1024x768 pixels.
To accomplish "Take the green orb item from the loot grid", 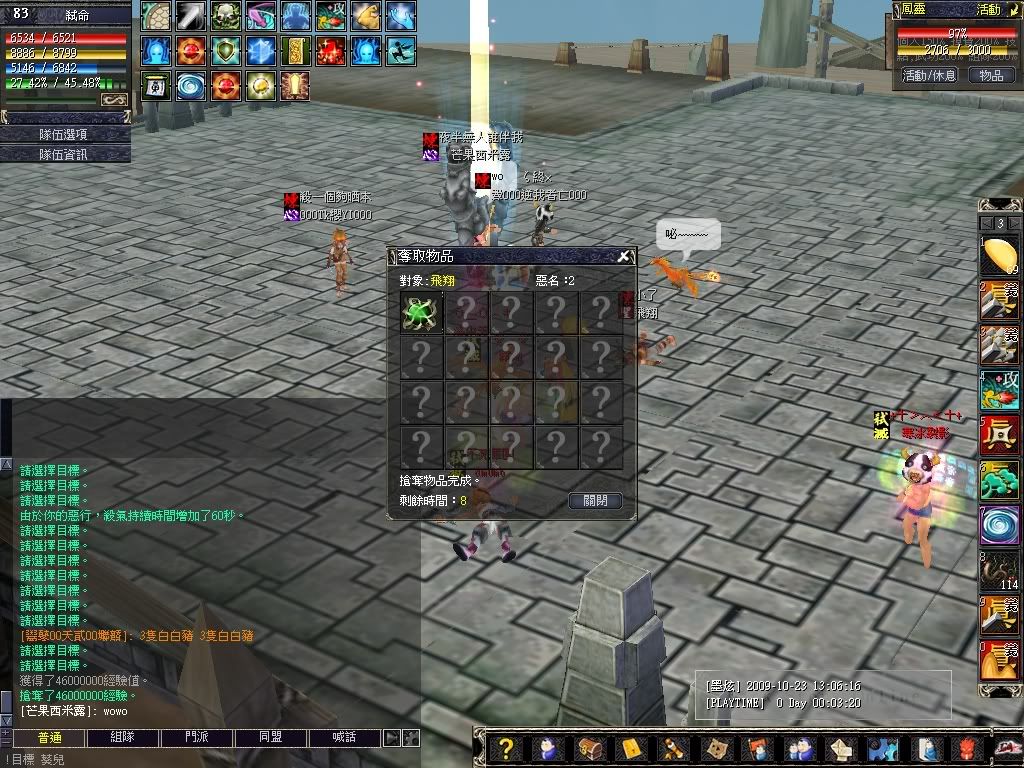I will click(x=421, y=312).
